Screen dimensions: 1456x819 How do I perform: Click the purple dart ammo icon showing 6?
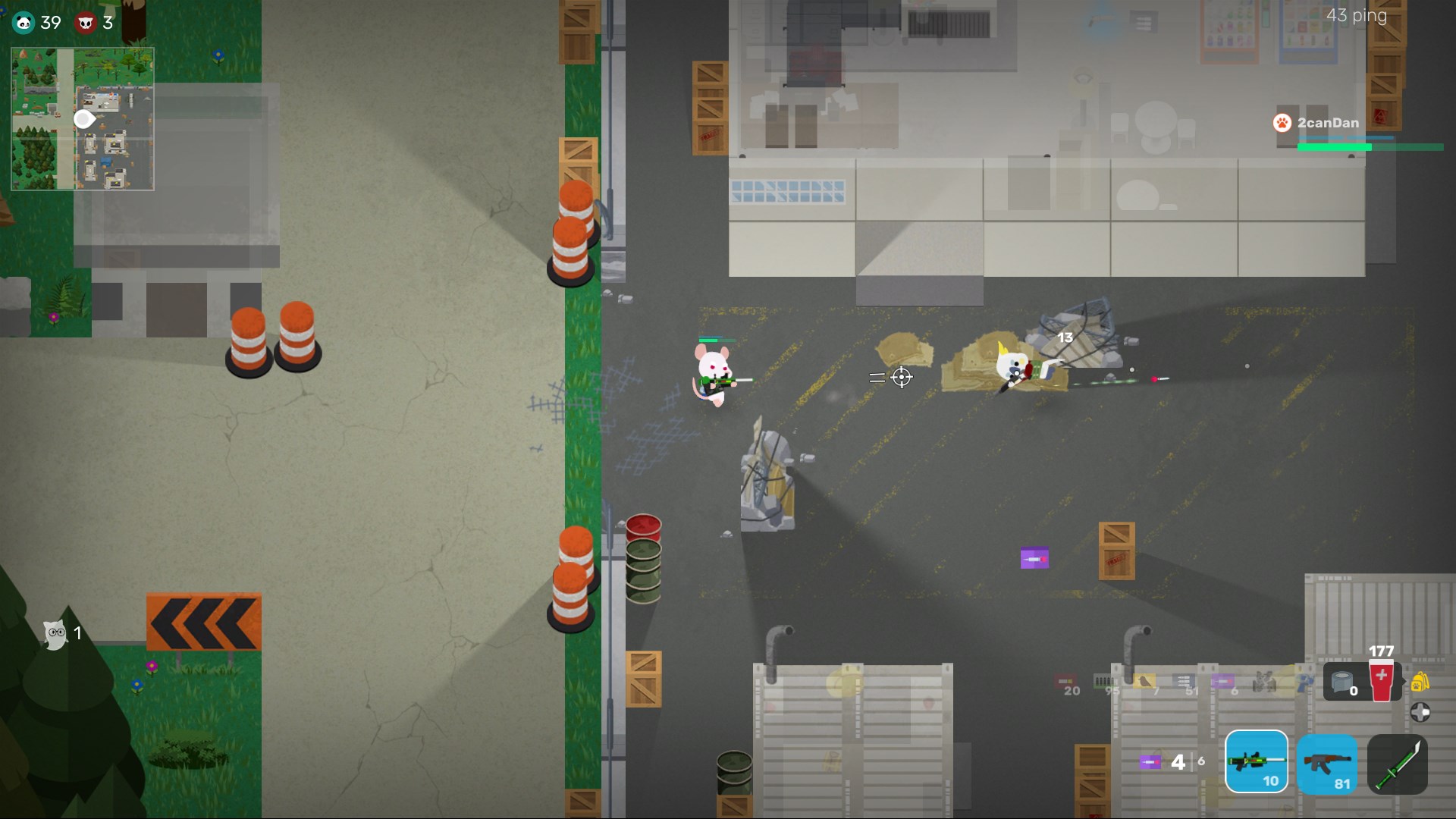coord(1223,681)
